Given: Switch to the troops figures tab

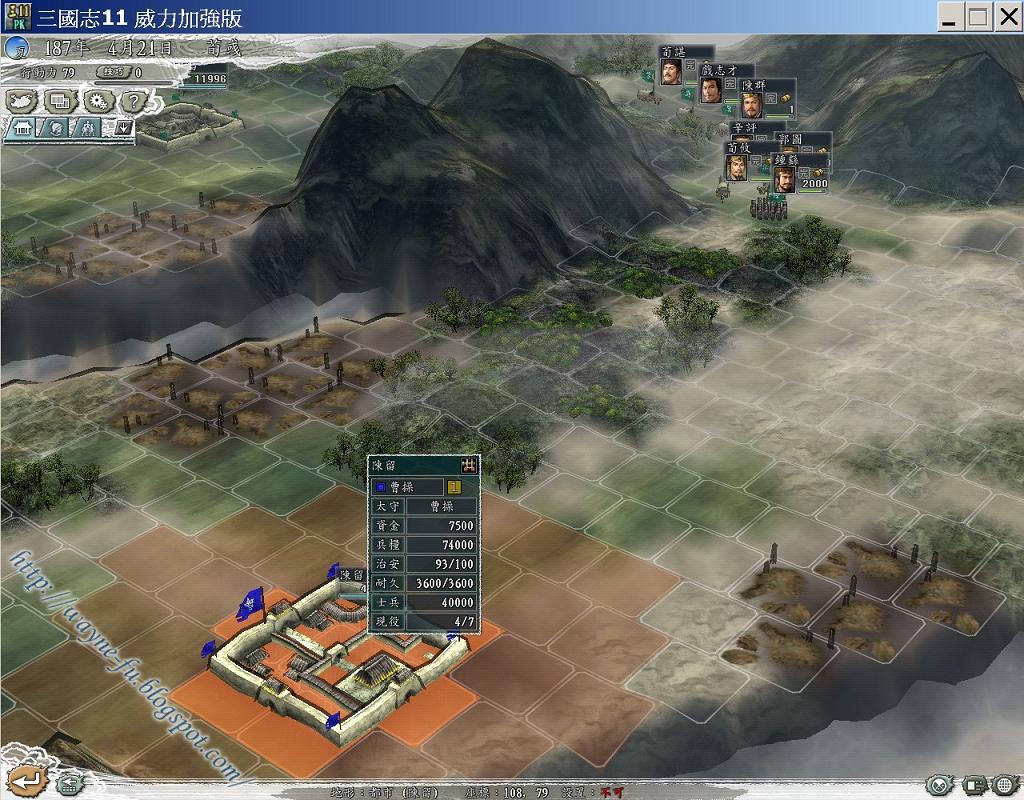Looking at the screenshot, I should click(88, 128).
